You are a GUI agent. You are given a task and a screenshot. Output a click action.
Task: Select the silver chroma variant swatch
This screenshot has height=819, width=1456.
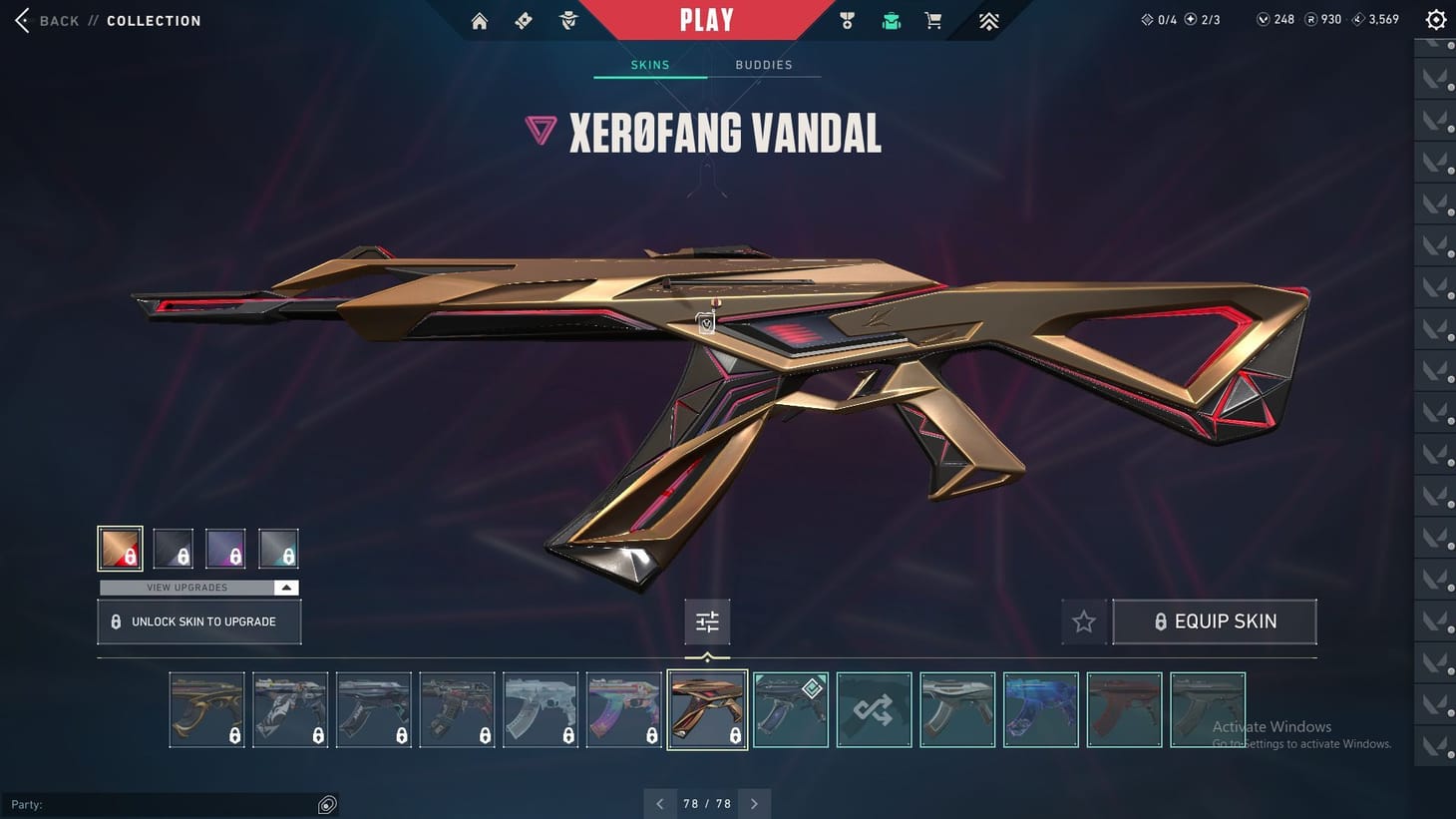click(x=278, y=548)
